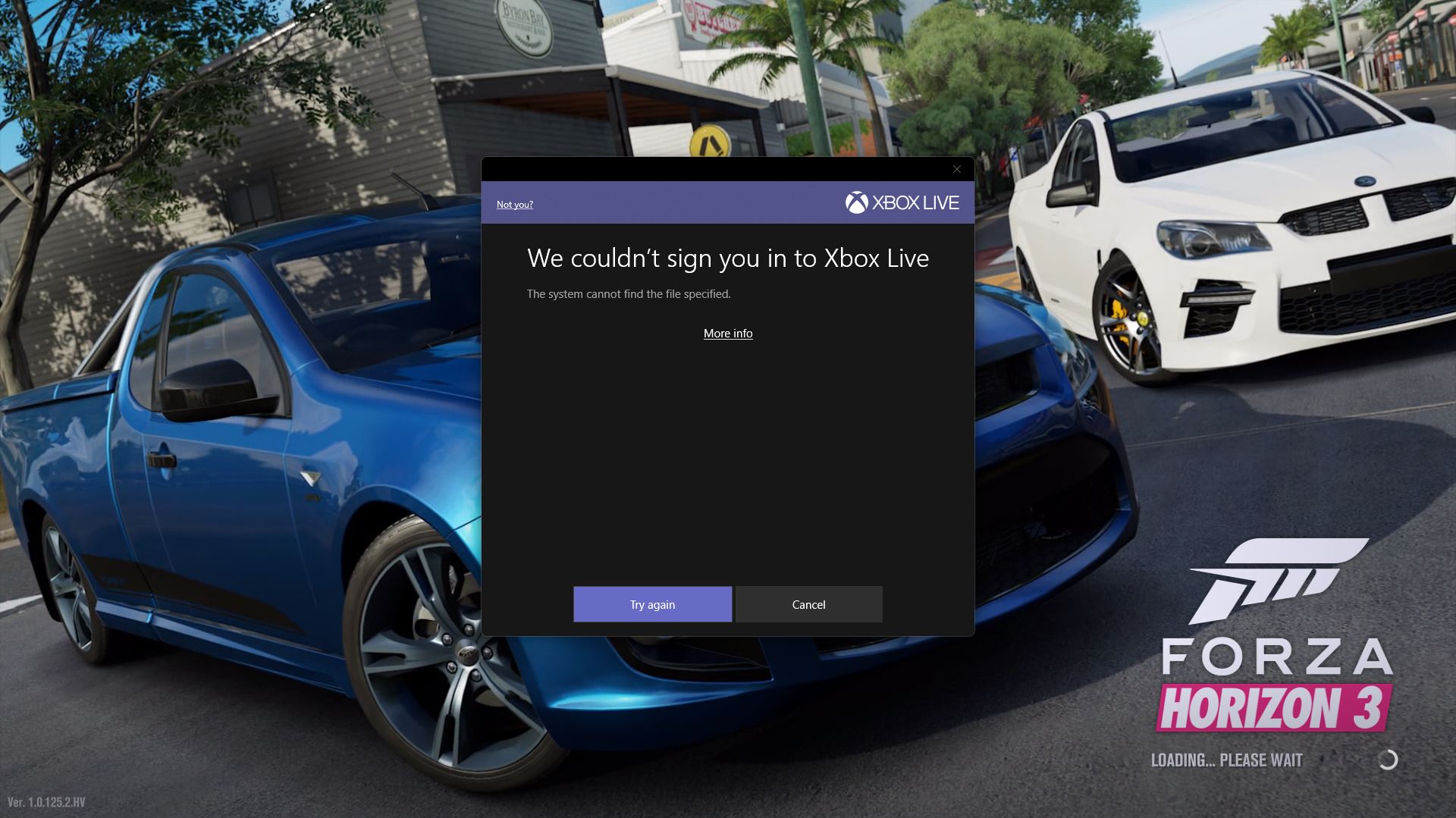This screenshot has height=818, width=1456.
Task: Click inside the dark dialog body area
Action: click(728, 455)
